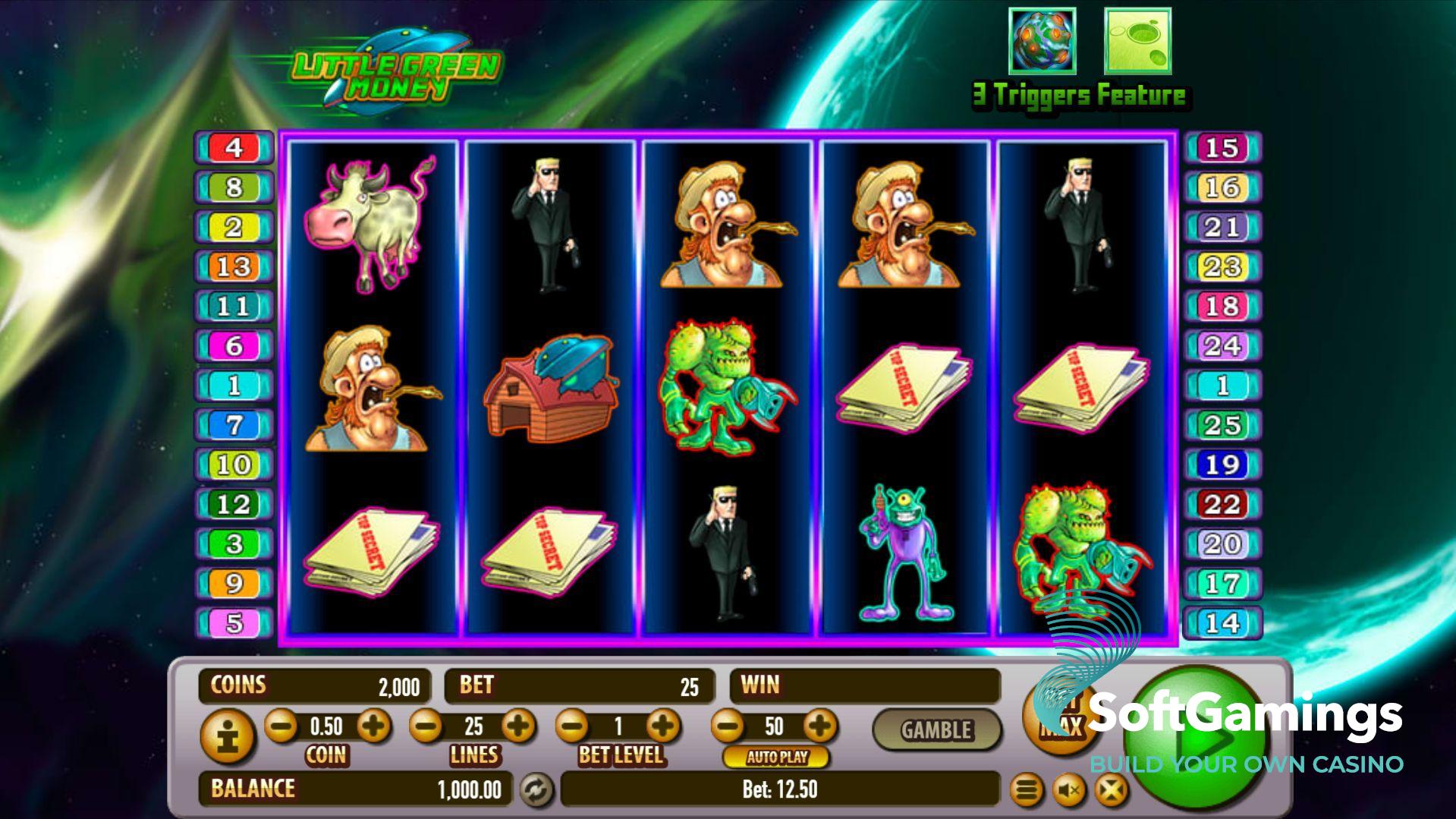Increase the coin value
The image size is (1456, 819).
tap(373, 727)
